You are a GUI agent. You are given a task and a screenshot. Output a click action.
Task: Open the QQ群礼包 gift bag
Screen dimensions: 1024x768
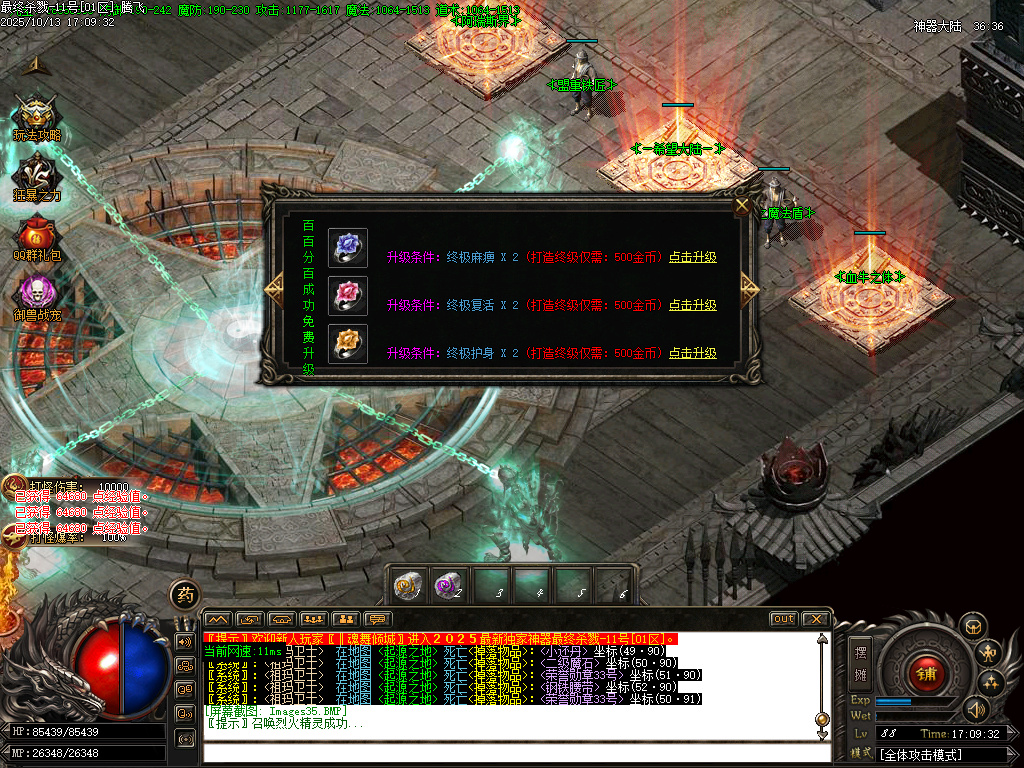click(x=37, y=236)
